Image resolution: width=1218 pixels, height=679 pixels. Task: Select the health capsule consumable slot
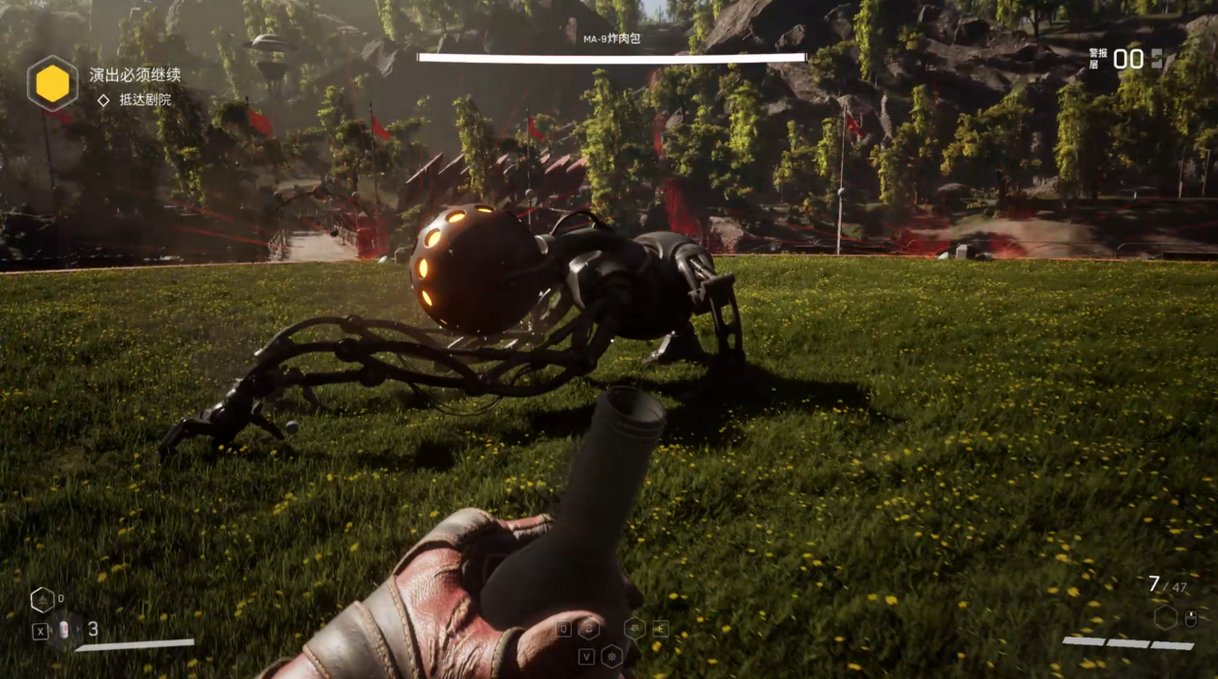pos(66,630)
